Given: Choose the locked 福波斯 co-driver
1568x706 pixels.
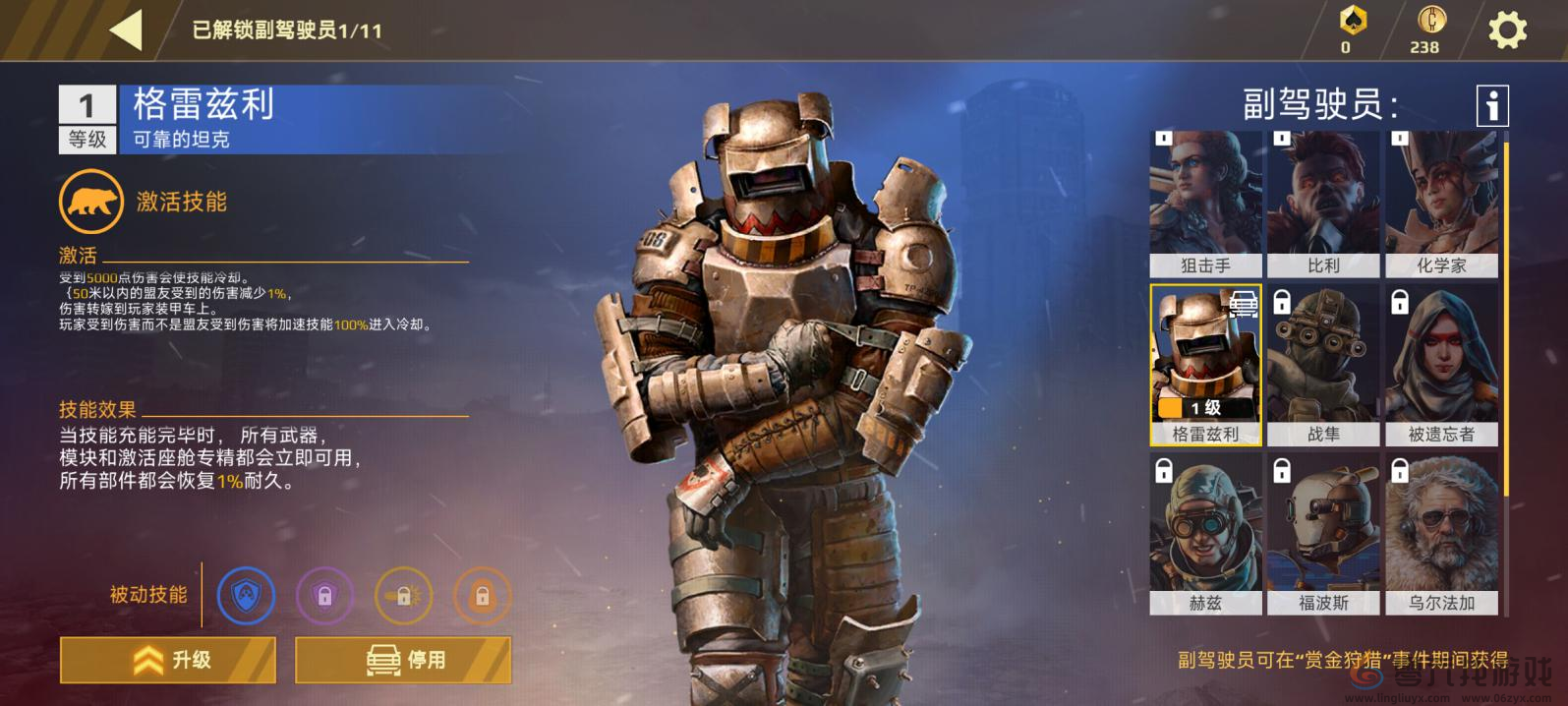Looking at the screenshot, I should (x=1323, y=534).
